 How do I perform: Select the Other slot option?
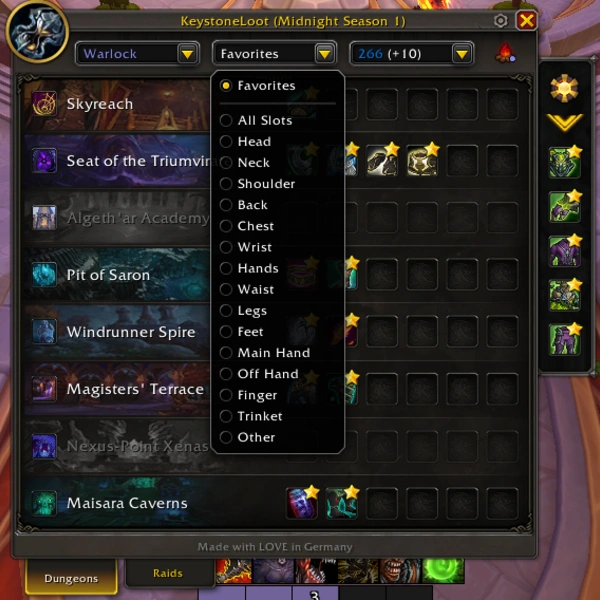point(255,437)
